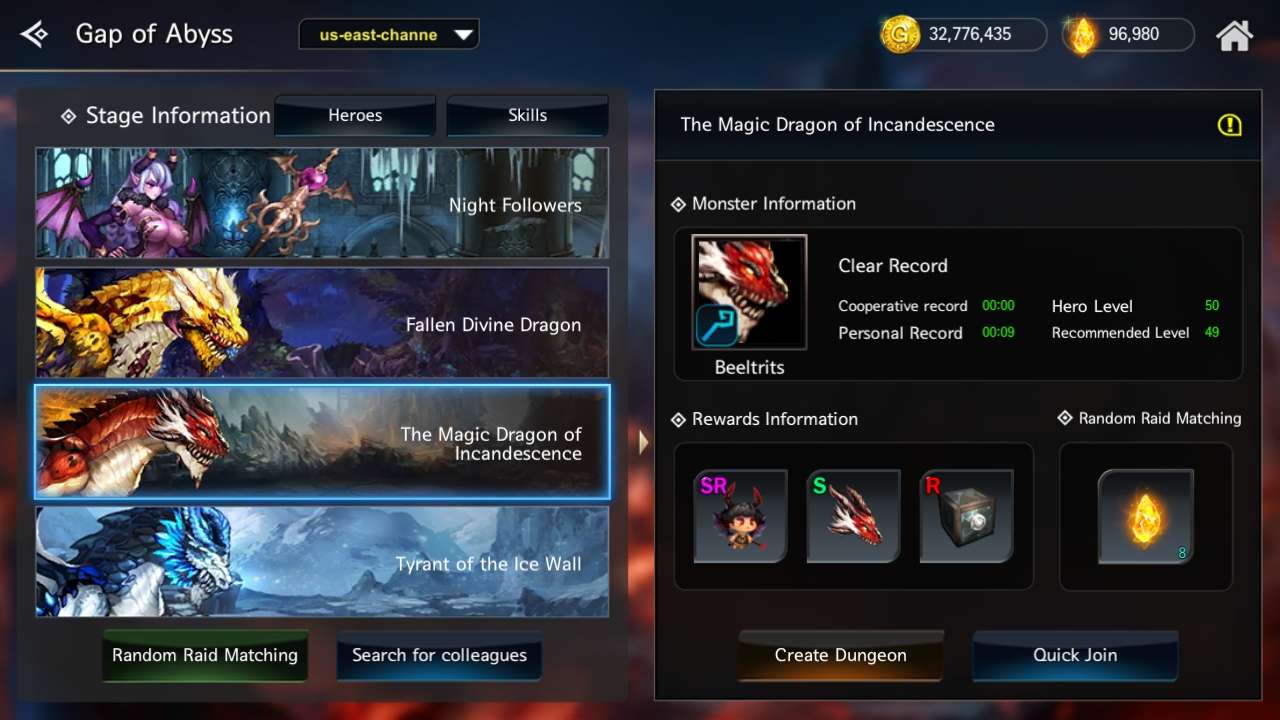Select the Tyrant of the Ice Wall stage
This screenshot has height=720, width=1280.
point(322,562)
